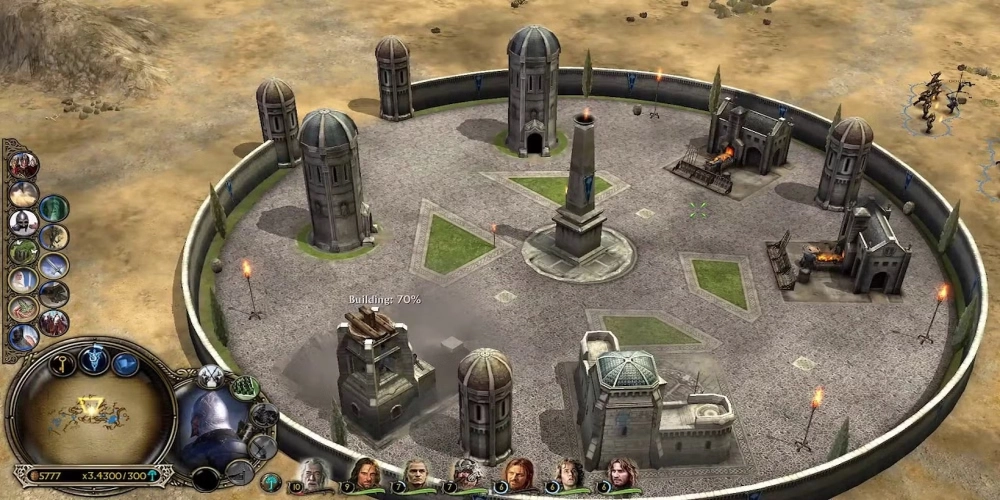The width and height of the screenshot is (1000, 500).
Task: Select Legolas's hero portrait
Action: pyautogui.click(x=415, y=473)
